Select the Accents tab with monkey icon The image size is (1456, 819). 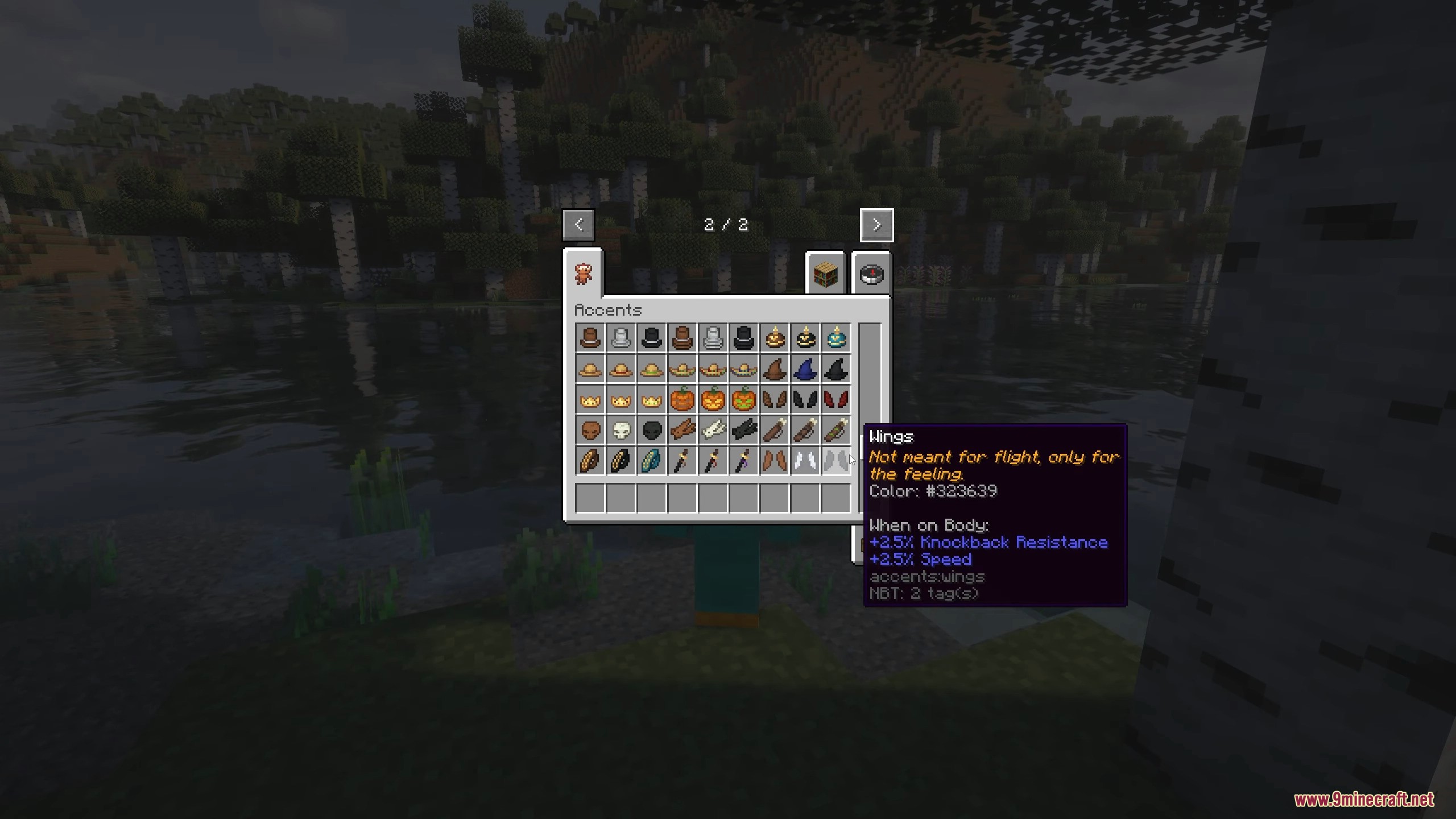pos(583,274)
